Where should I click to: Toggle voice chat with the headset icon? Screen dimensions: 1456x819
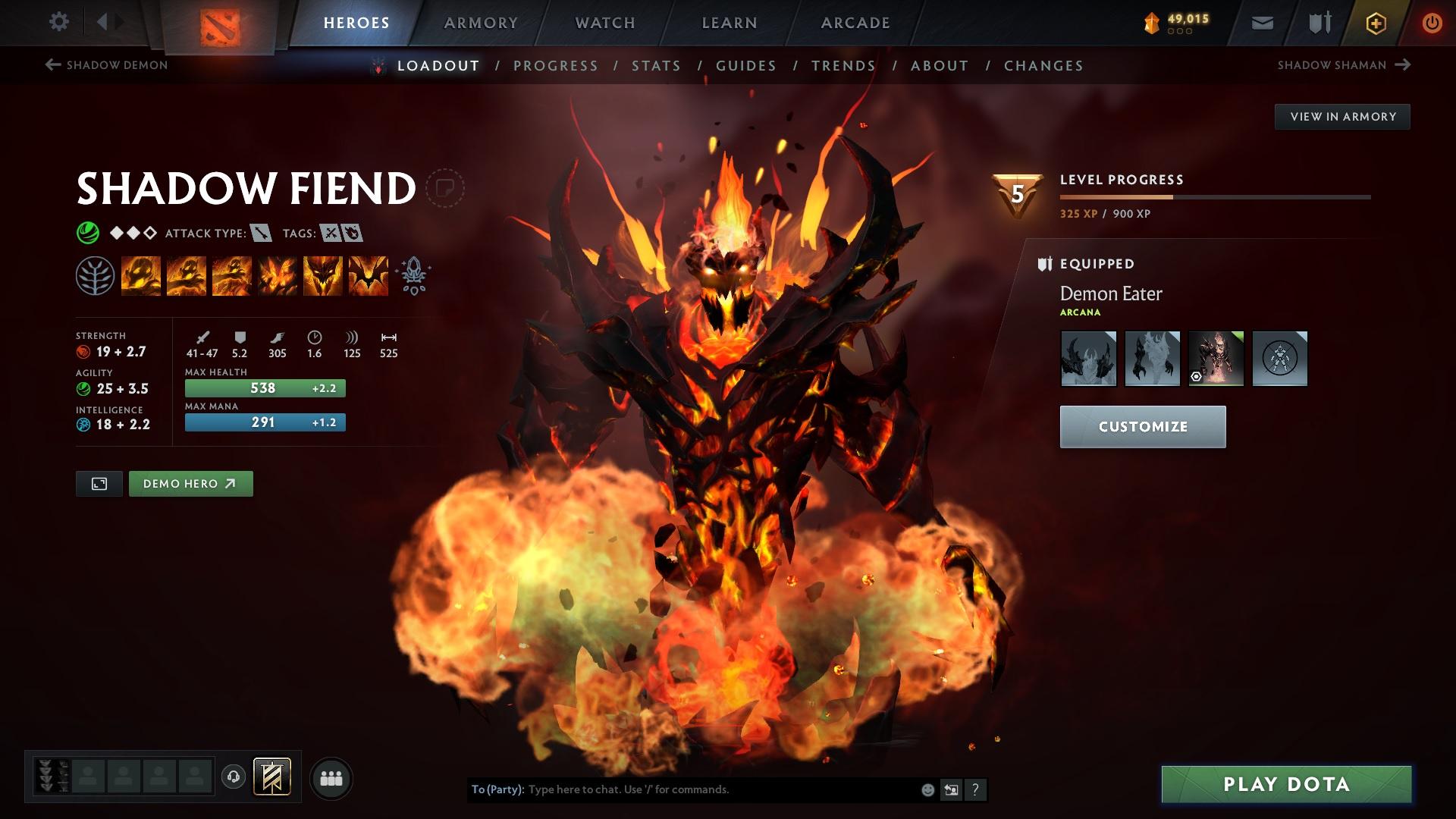[234, 777]
